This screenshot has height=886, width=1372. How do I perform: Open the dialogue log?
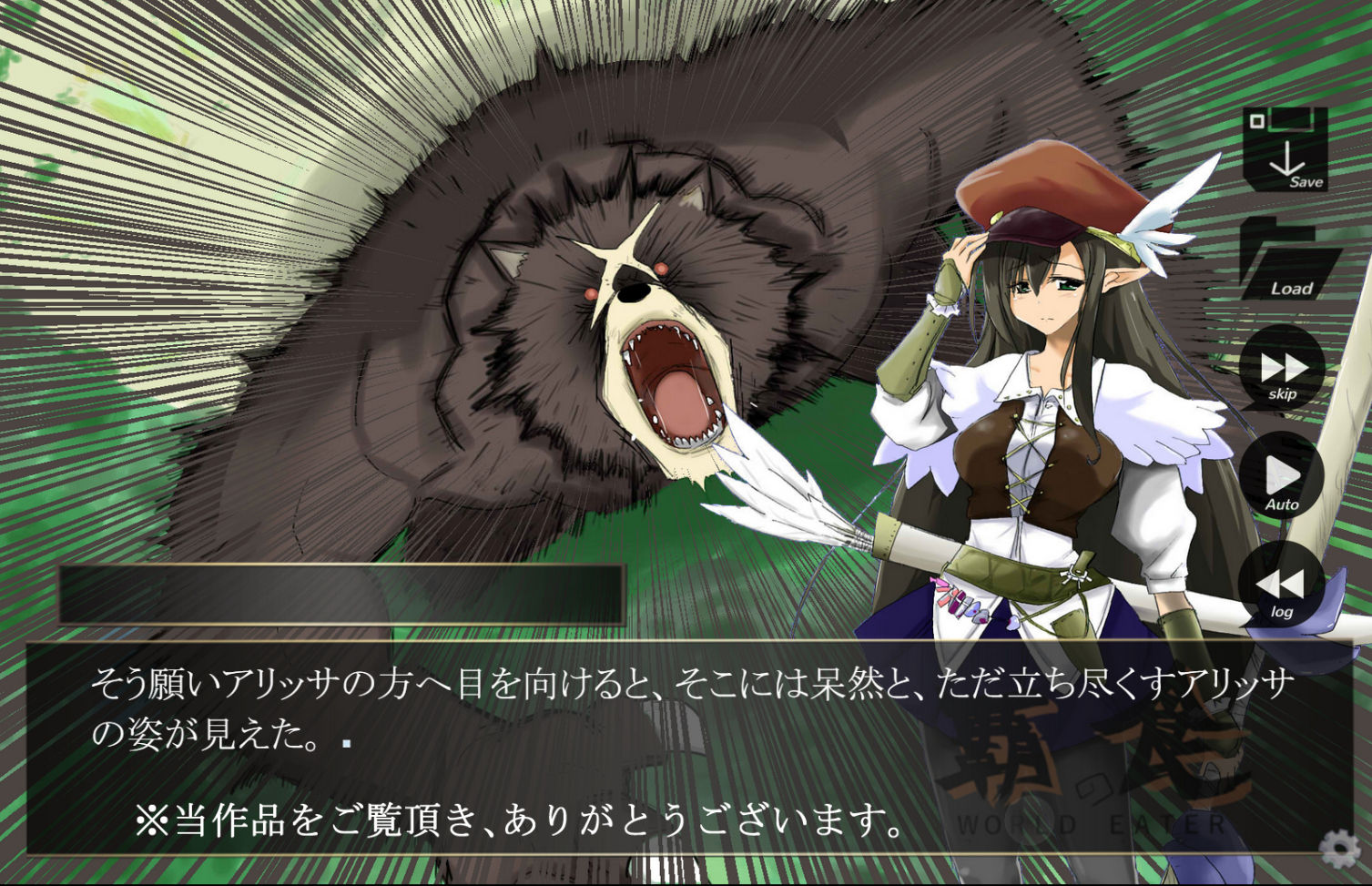(1281, 585)
